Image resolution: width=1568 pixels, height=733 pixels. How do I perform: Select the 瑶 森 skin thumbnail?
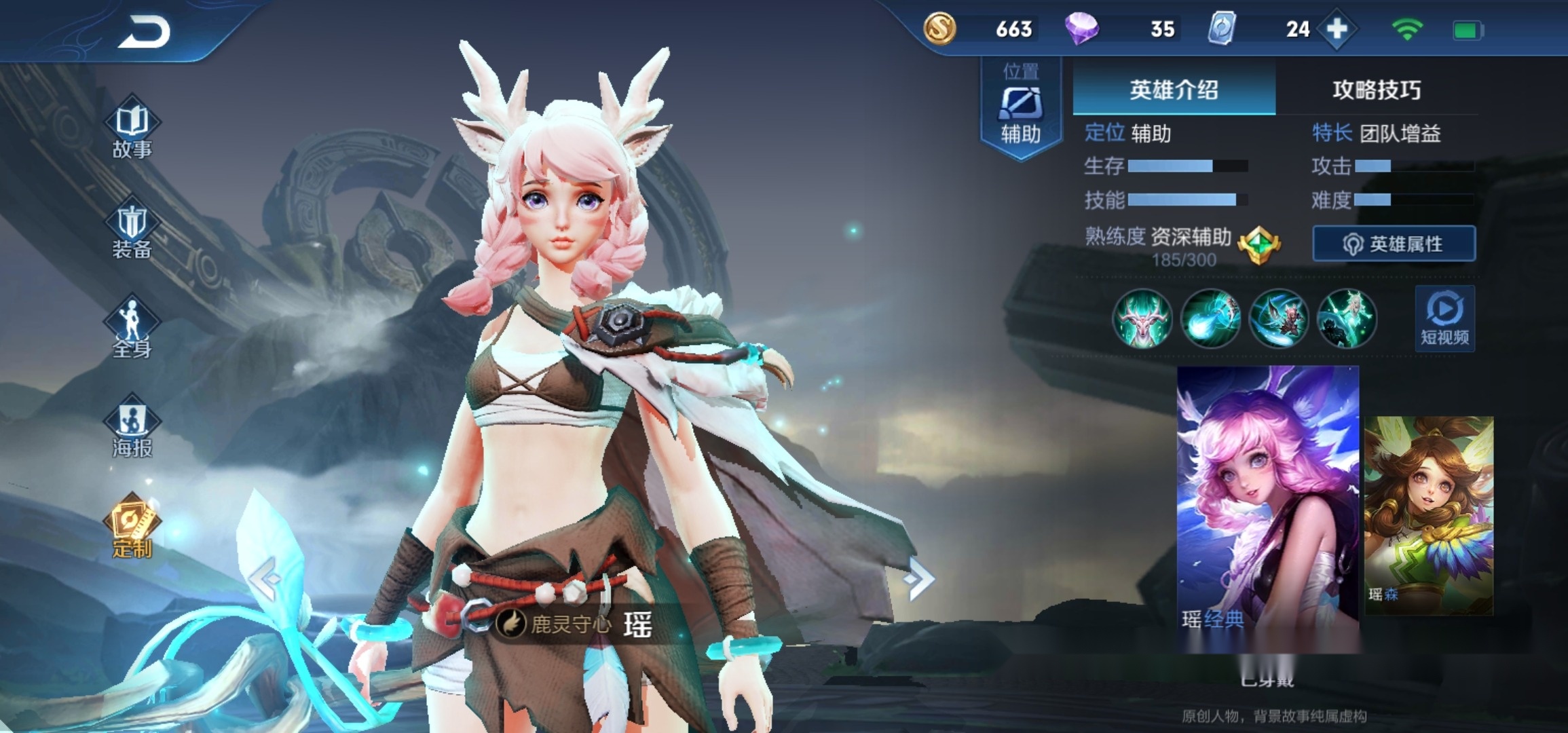pos(1429,516)
